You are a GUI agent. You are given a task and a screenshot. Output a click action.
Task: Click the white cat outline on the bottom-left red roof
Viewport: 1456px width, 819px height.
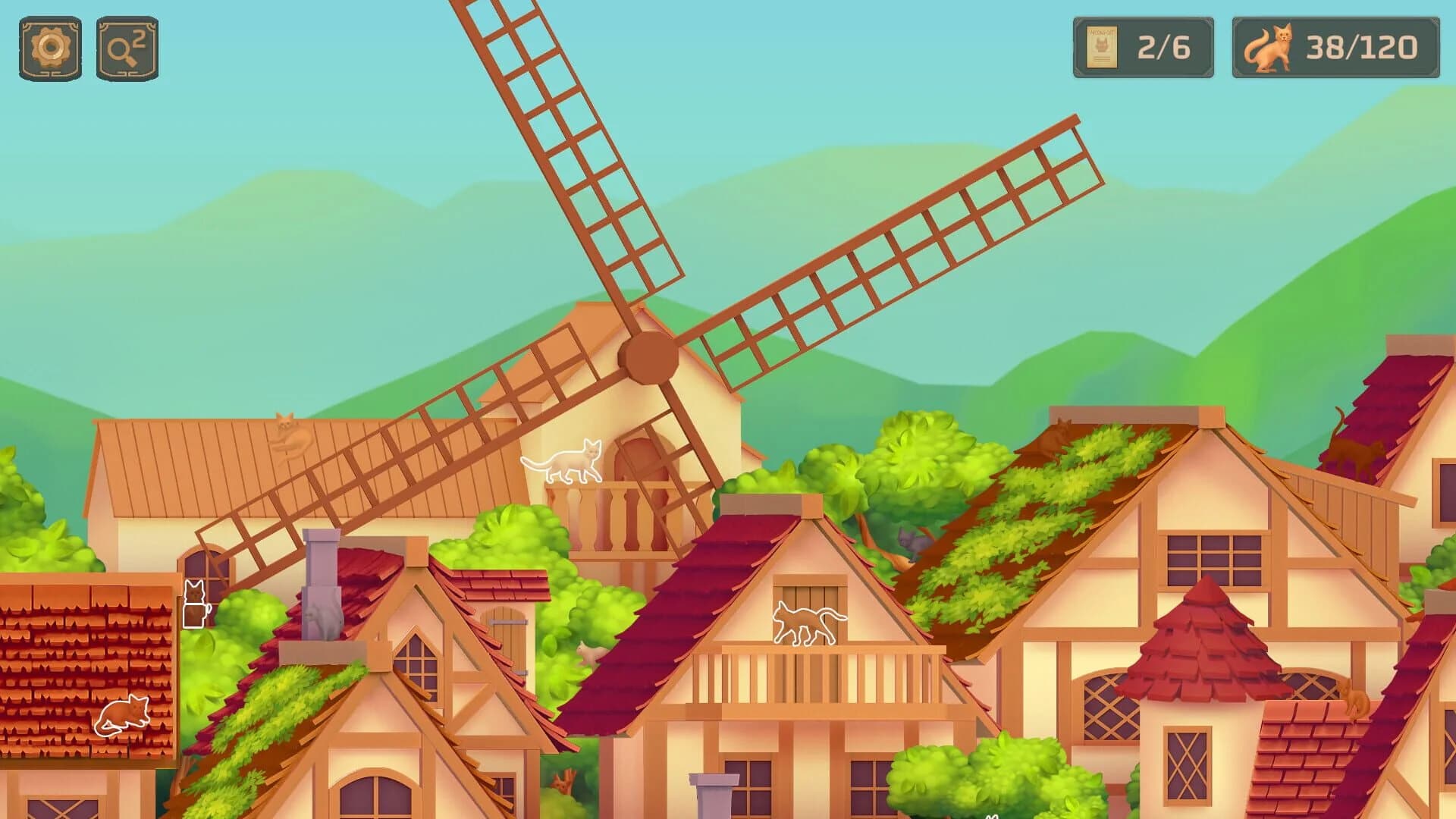121,717
